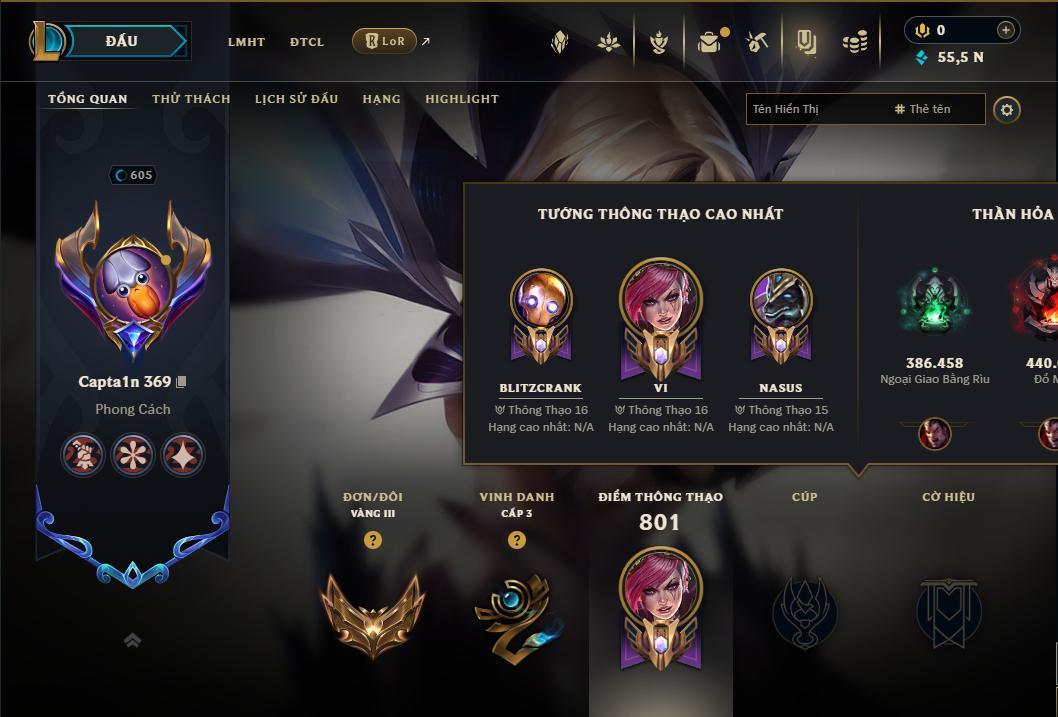The height and width of the screenshot is (717, 1058).
Task: Show the ĐƠN/ĐÔI rank help tooltip
Action: pyautogui.click(x=373, y=540)
